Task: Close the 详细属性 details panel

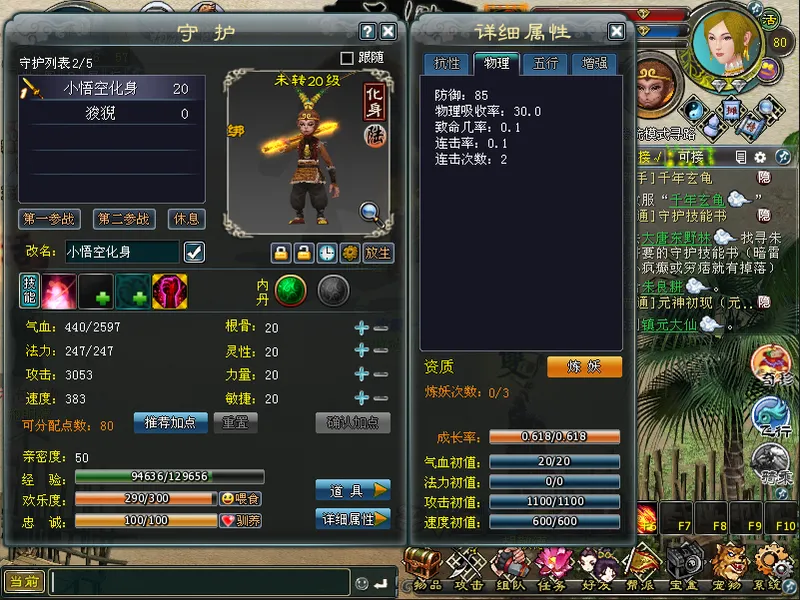Action: point(617,32)
